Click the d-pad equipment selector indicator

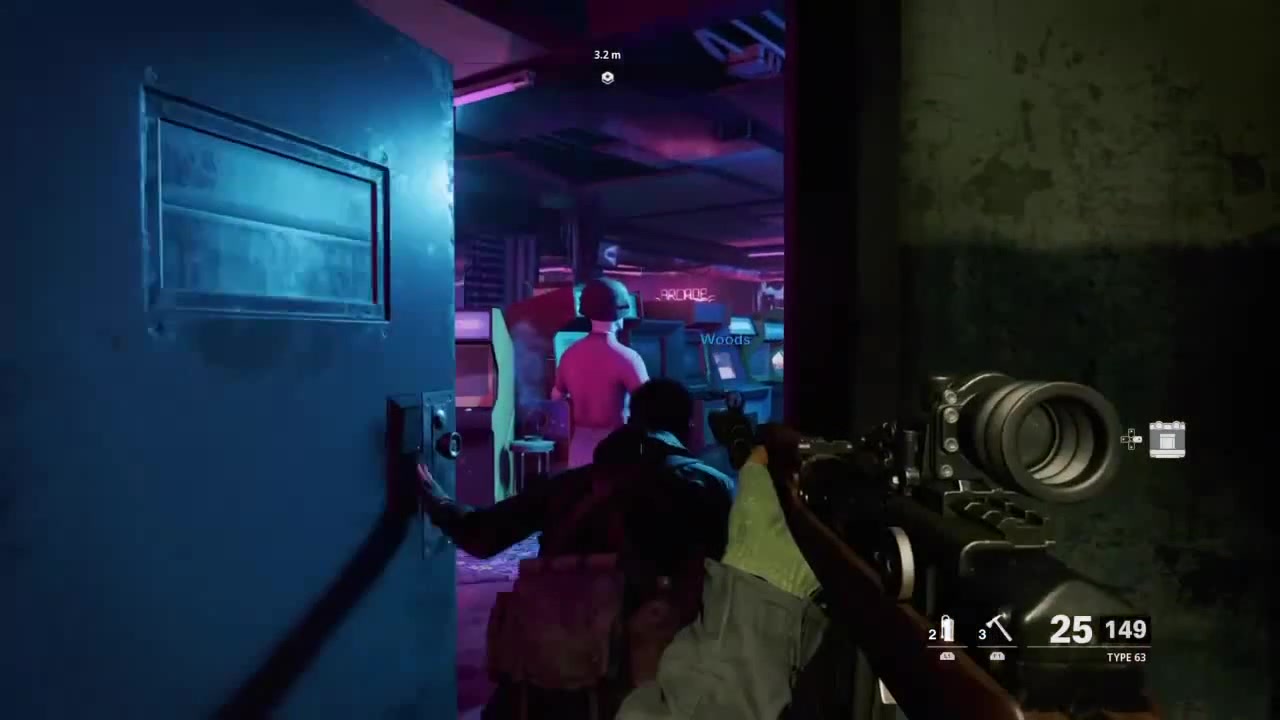[x=1131, y=440]
